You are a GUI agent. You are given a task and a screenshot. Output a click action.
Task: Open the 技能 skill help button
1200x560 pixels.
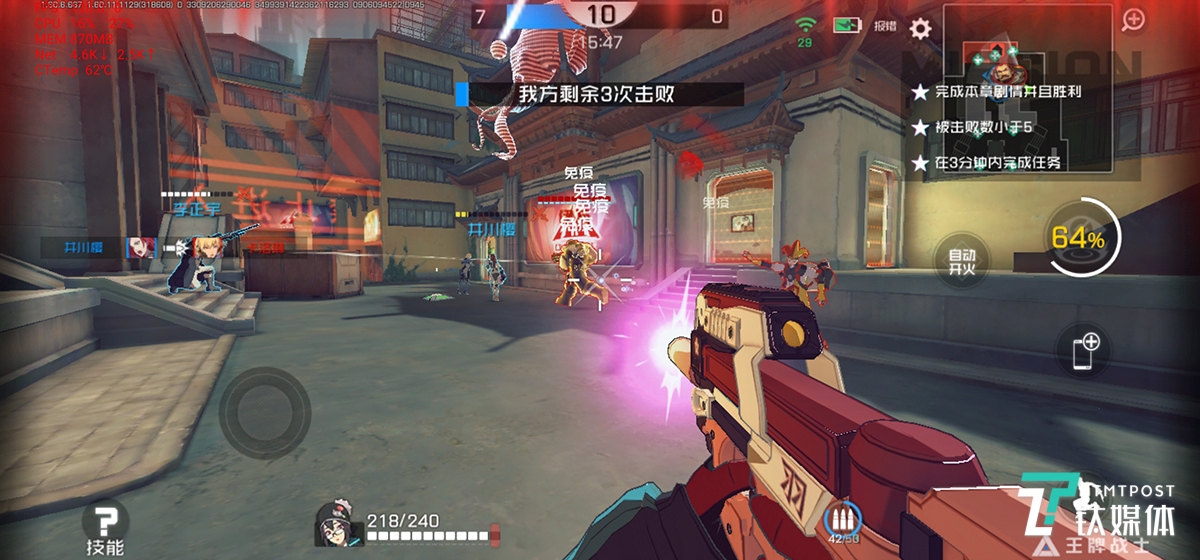click(105, 529)
